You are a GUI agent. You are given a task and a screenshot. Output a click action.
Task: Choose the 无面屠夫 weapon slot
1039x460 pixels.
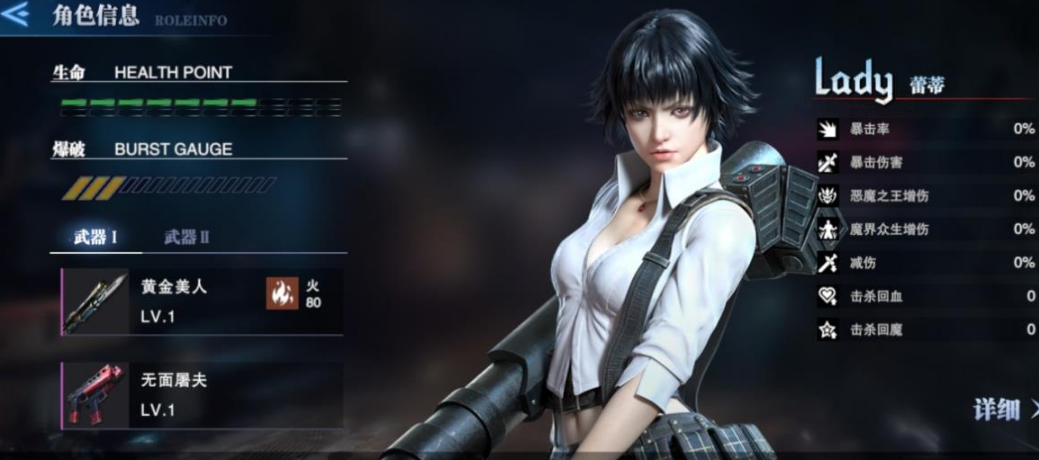coord(200,394)
